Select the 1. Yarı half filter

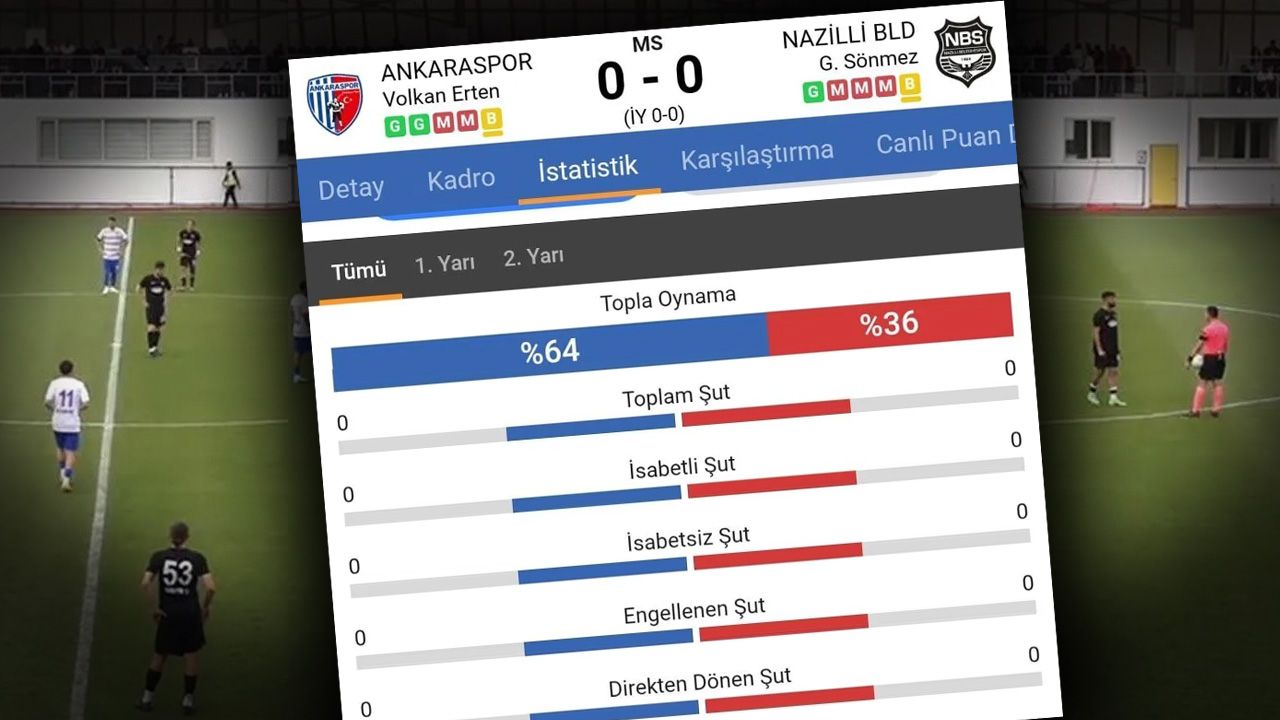(445, 260)
